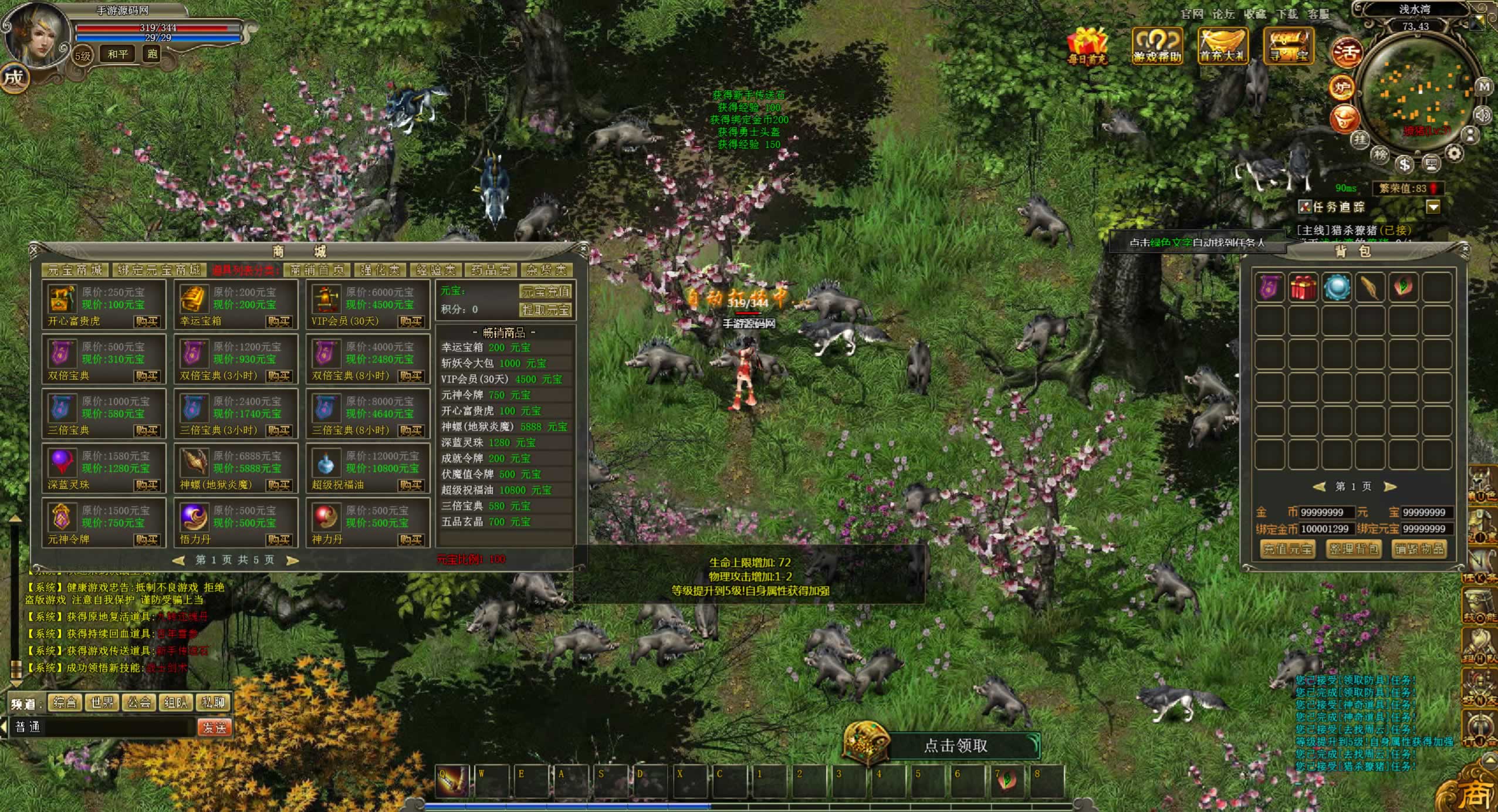
Task: Open the 每日首充 daily recharge gift
Action: point(1087,44)
